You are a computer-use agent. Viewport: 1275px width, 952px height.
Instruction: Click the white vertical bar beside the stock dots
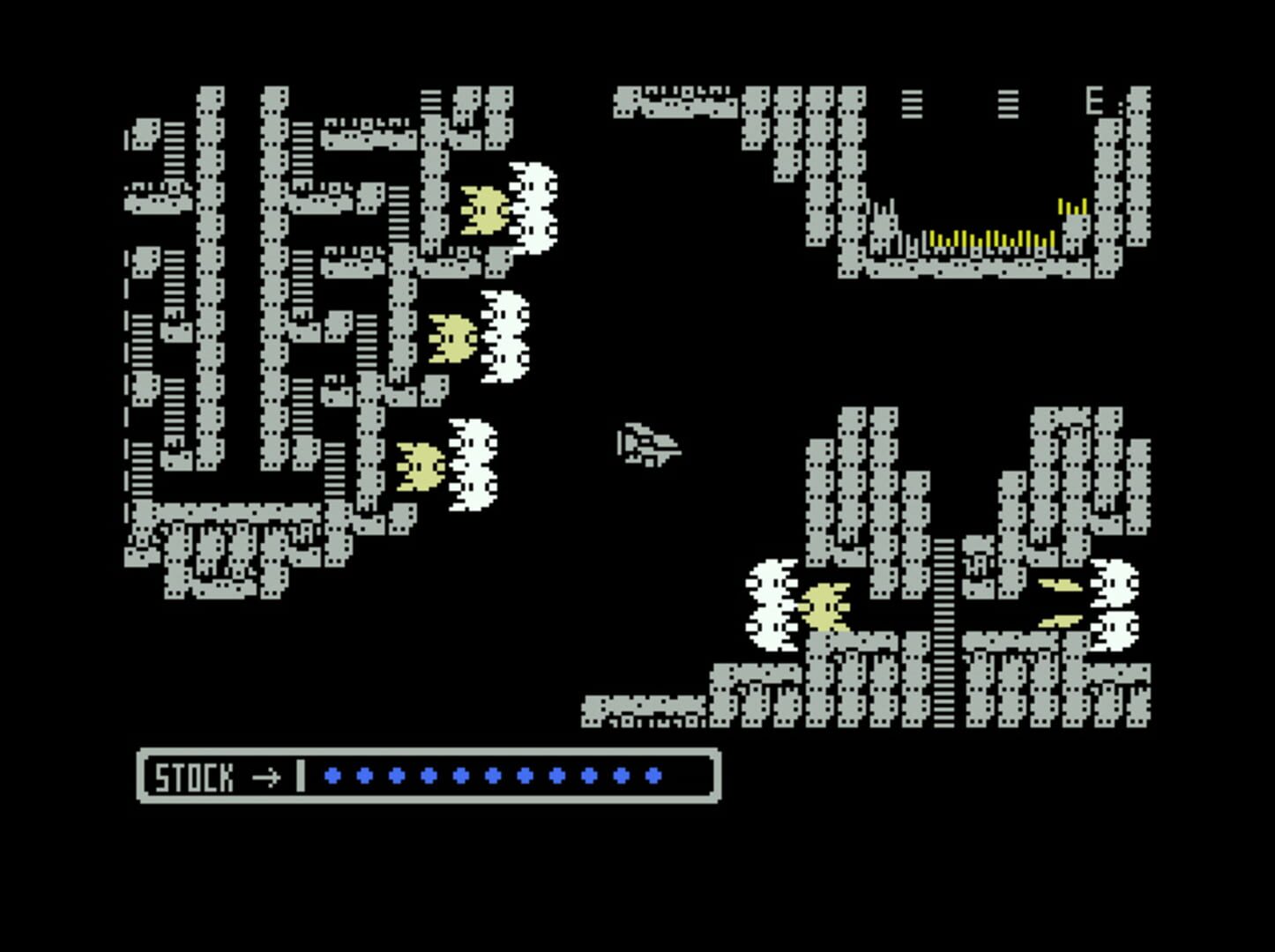pos(301,776)
